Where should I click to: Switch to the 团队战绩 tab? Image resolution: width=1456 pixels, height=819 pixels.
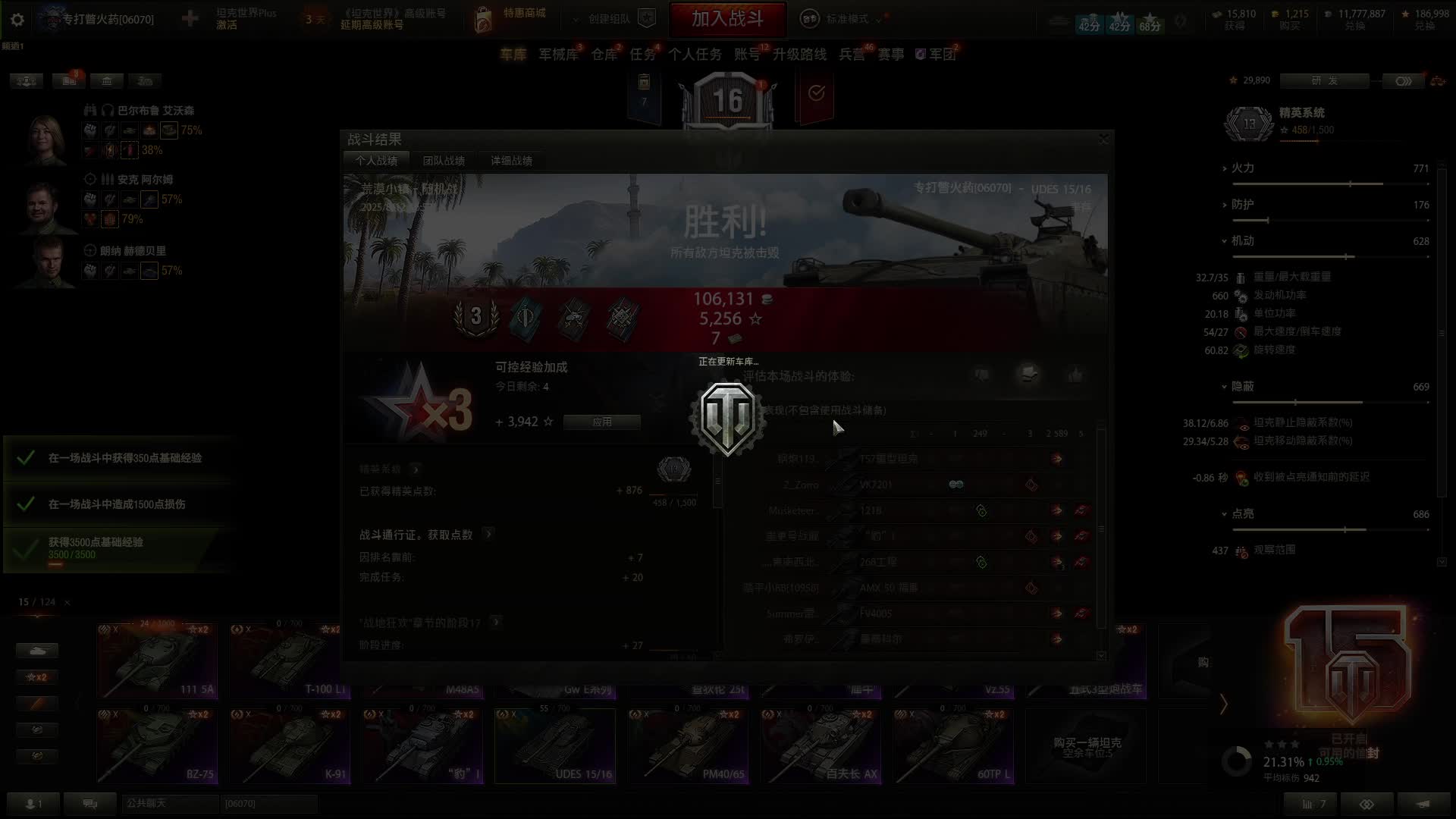[x=444, y=161]
